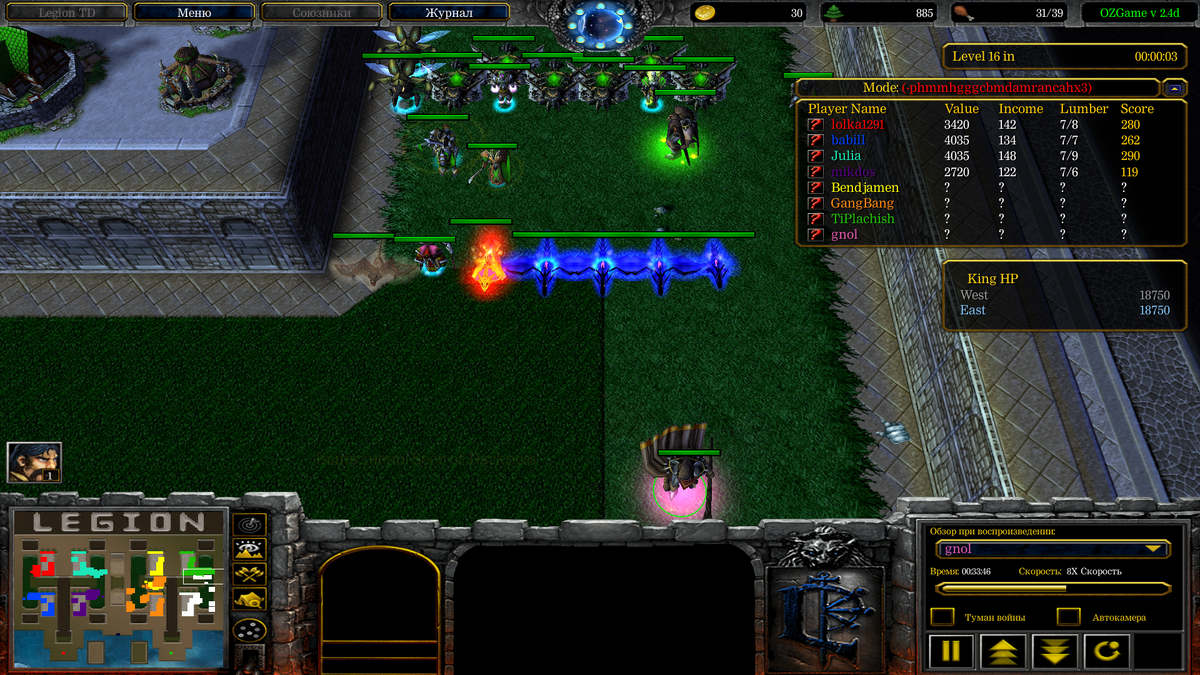Pause the replay
The height and width of the screenshot is (675, 1200).
tap(951, 652)
